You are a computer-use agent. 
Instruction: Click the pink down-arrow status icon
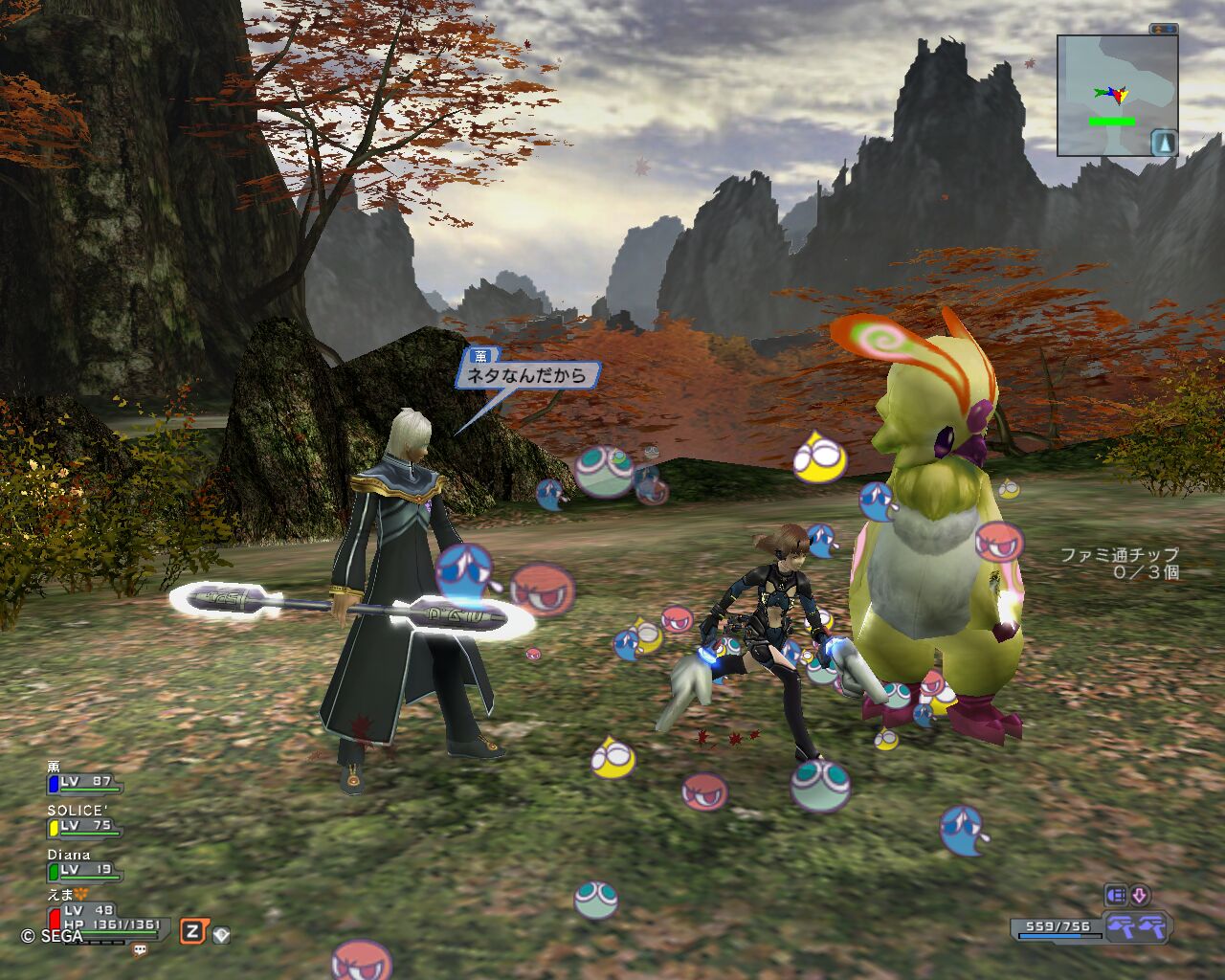pyautogui.click(x=1139, y=896)
